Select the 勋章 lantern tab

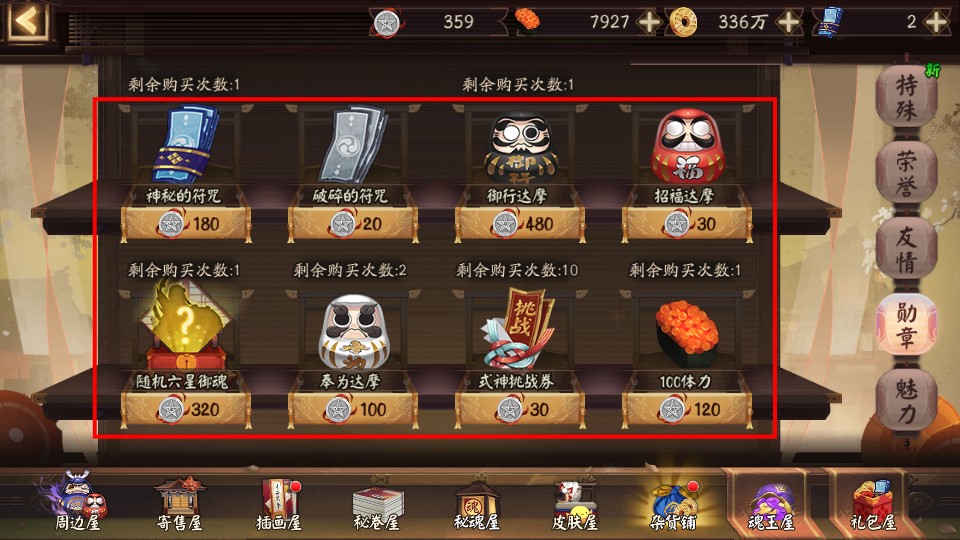click(x=906, y=324)
